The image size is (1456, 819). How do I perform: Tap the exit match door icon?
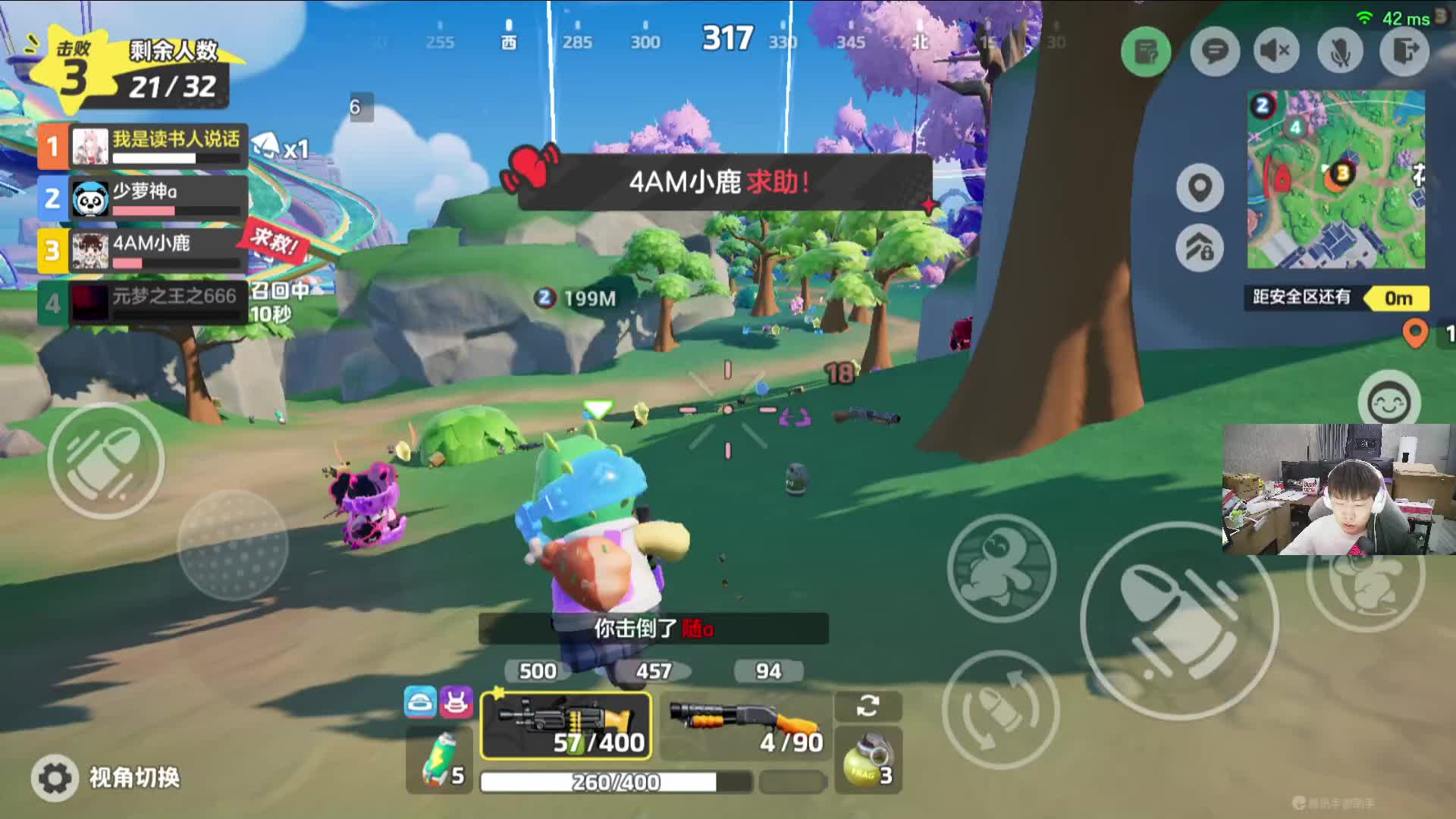tap(1404, 52)
